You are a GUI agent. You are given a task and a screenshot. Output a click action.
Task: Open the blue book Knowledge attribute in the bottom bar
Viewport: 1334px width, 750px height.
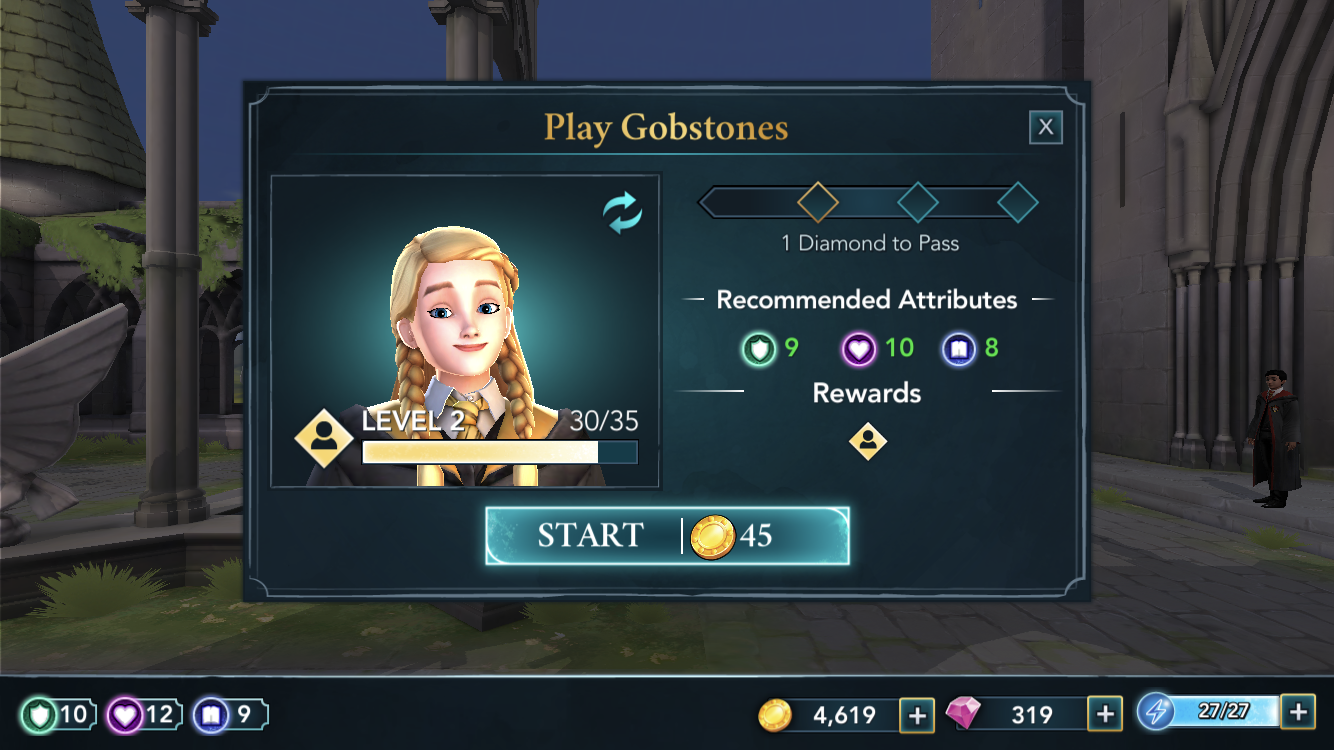230,715
